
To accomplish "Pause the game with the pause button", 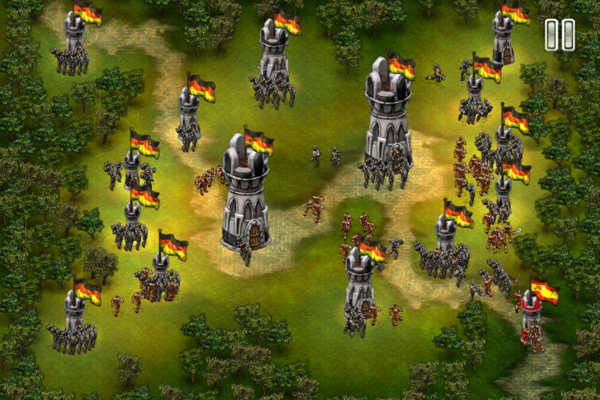I will click(x=559, y=35).
